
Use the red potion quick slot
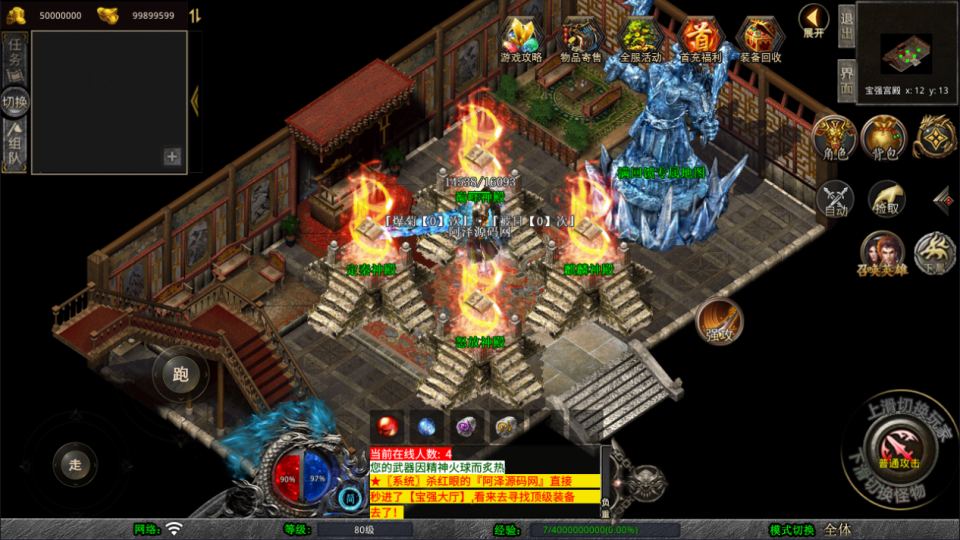387,426
